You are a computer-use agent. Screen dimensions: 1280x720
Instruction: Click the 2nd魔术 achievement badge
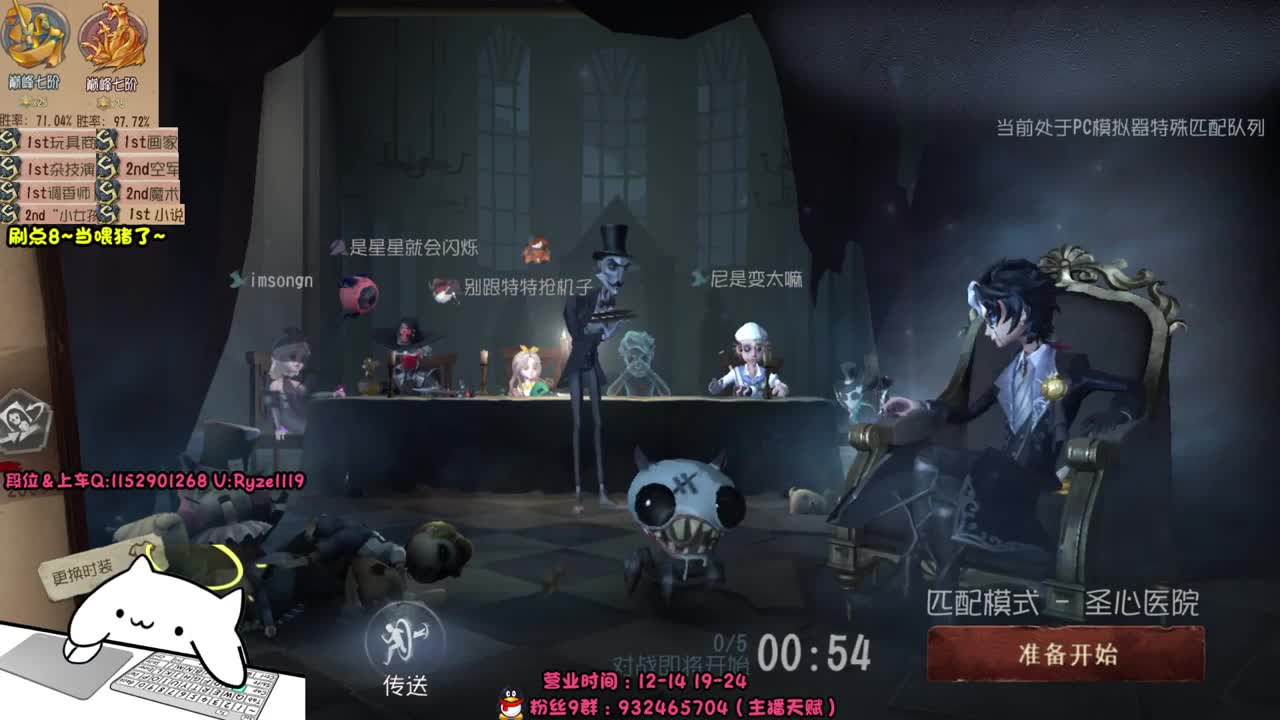(x=152, y=192)
